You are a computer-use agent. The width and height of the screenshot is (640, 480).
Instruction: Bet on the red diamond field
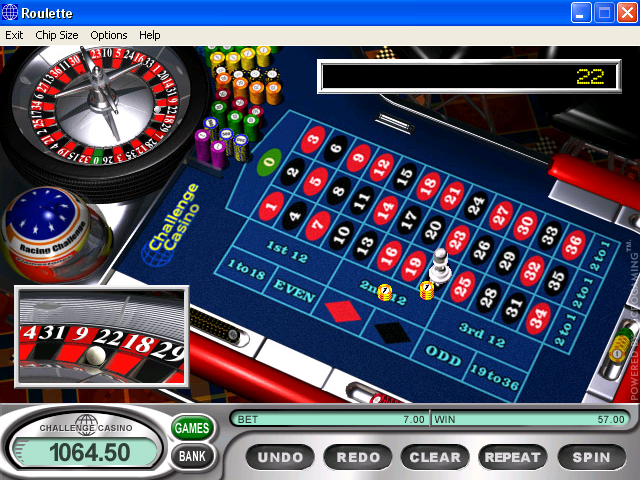[342, 311]
